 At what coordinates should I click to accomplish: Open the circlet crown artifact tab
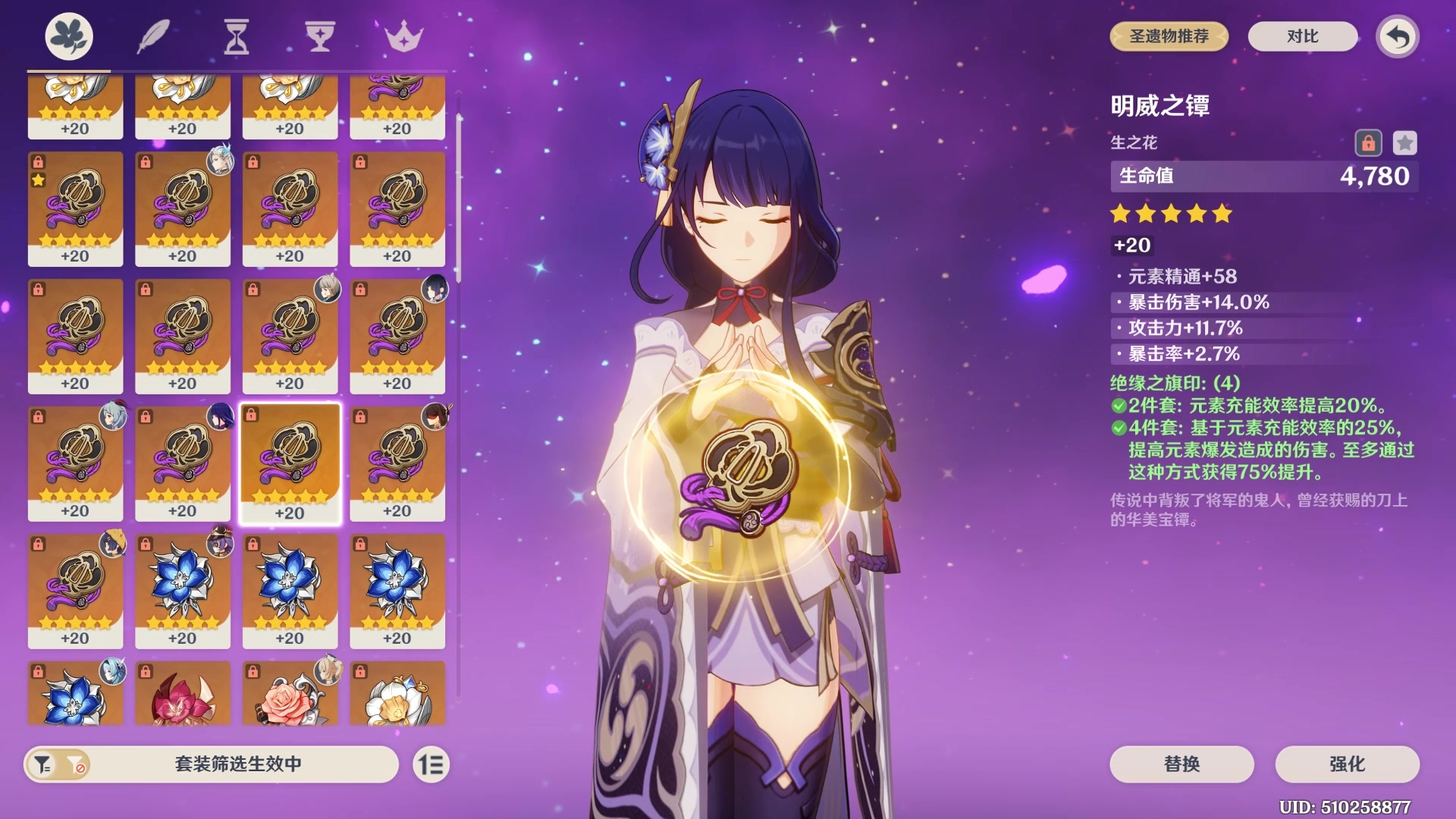(403, 36)
